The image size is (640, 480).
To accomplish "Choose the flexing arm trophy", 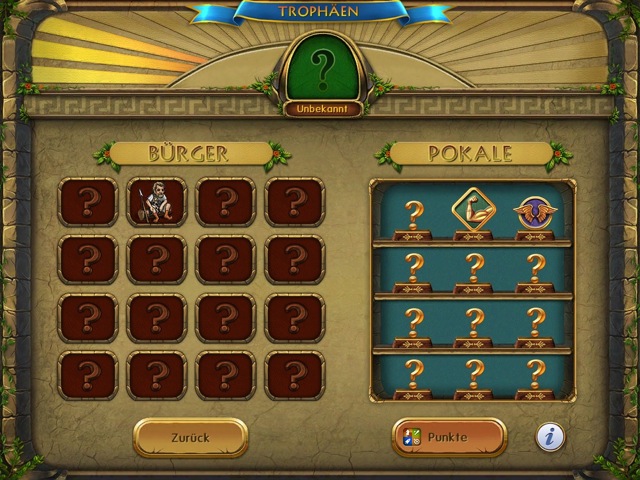I will pyautogui.click(x=474, y=210).
